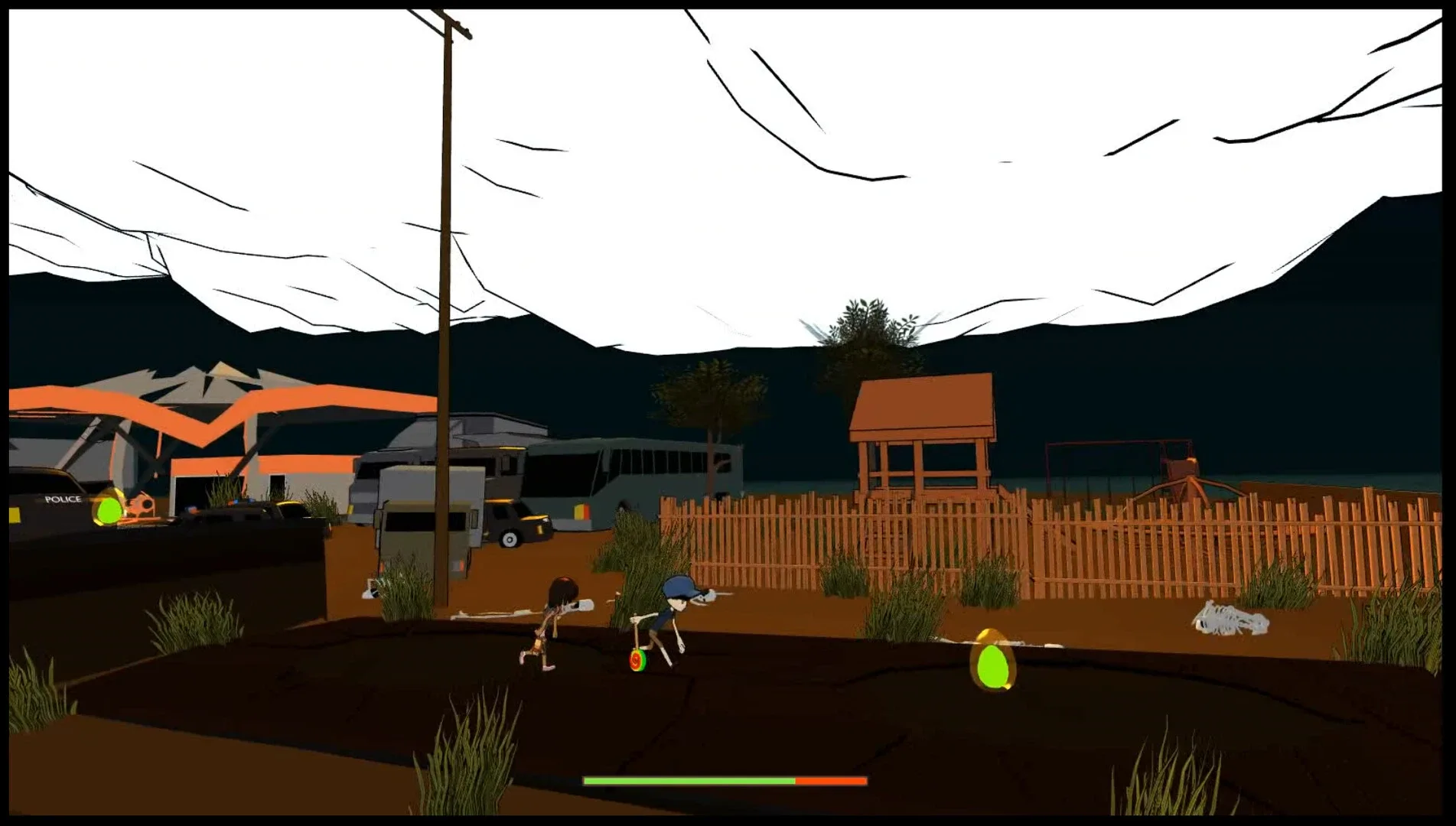Click the glowing orb beside the police car

[x=107, y=509]
